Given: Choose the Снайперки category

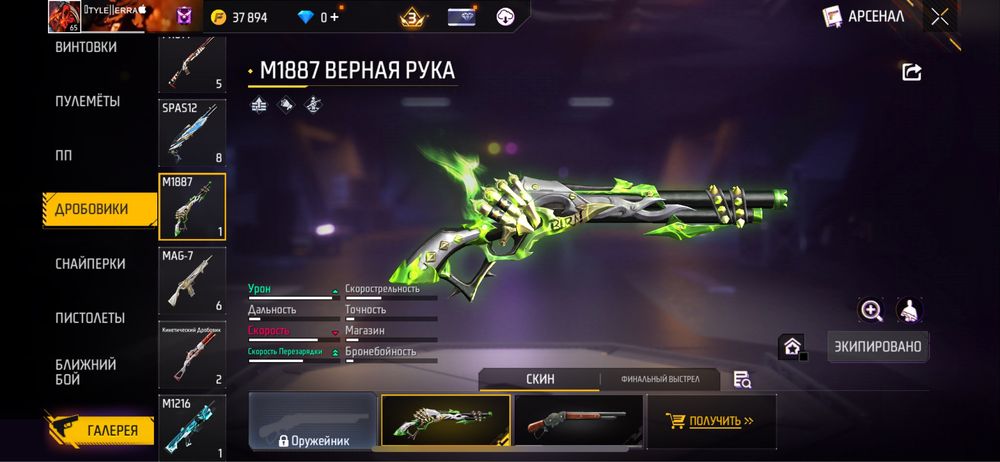Looking at the screenshot, I should (90, 263).
